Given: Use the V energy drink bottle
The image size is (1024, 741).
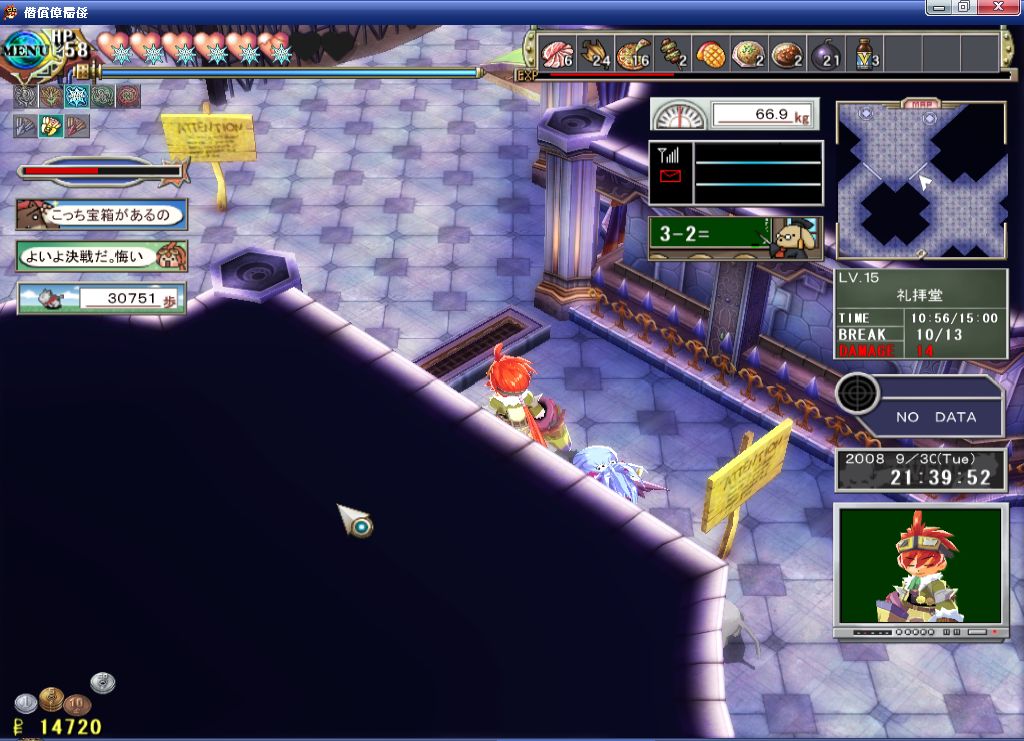Looking at the screenshot, I should [x=865, y=52].
